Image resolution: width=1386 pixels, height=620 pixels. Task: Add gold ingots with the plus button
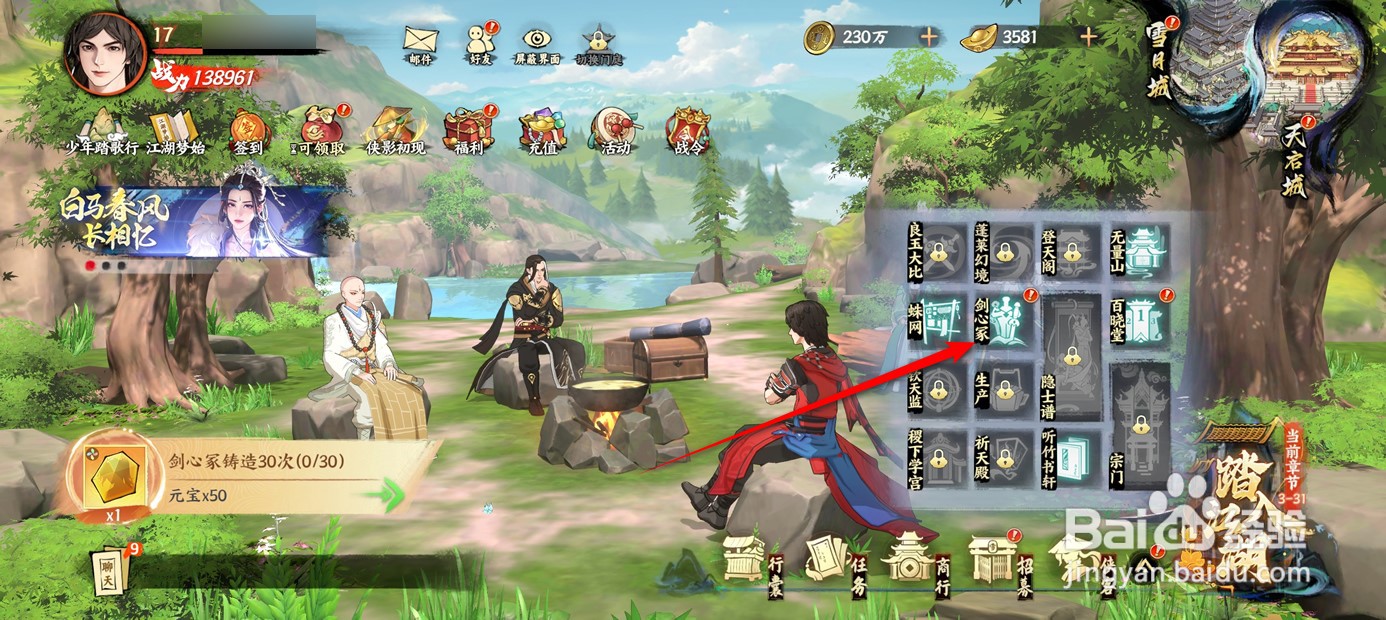pos(1087,37)
